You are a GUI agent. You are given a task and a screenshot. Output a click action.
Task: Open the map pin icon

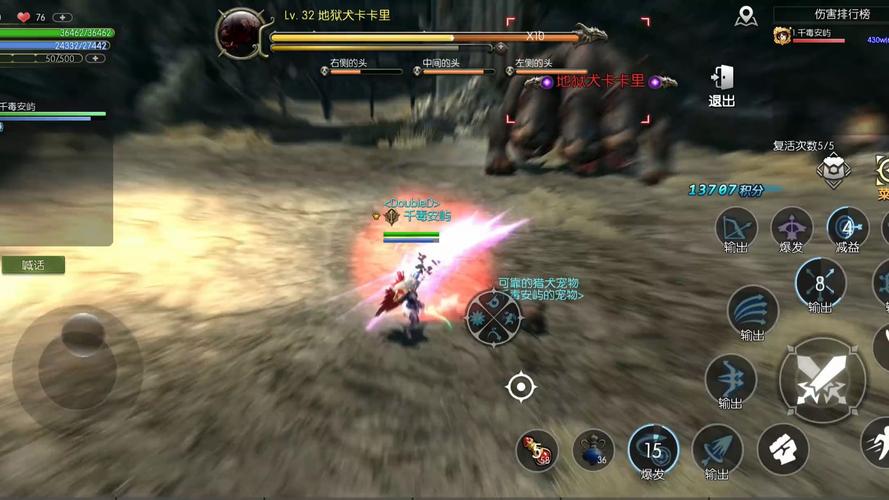point(745,15)
